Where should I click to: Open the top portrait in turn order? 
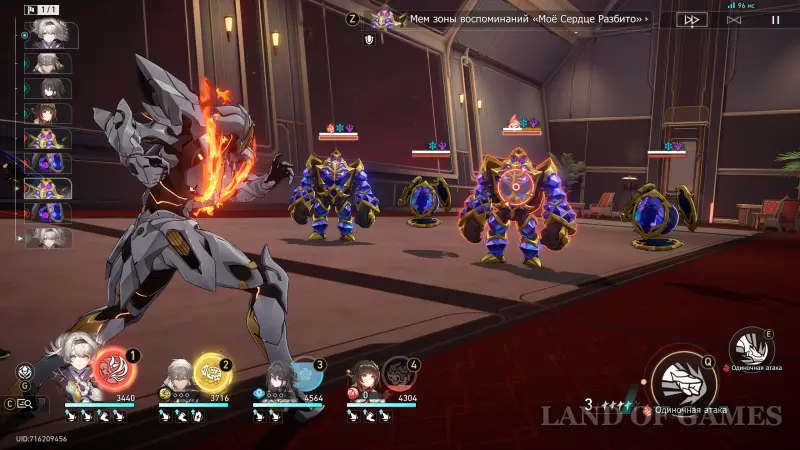pyautogui.click(x=46, y=33)
